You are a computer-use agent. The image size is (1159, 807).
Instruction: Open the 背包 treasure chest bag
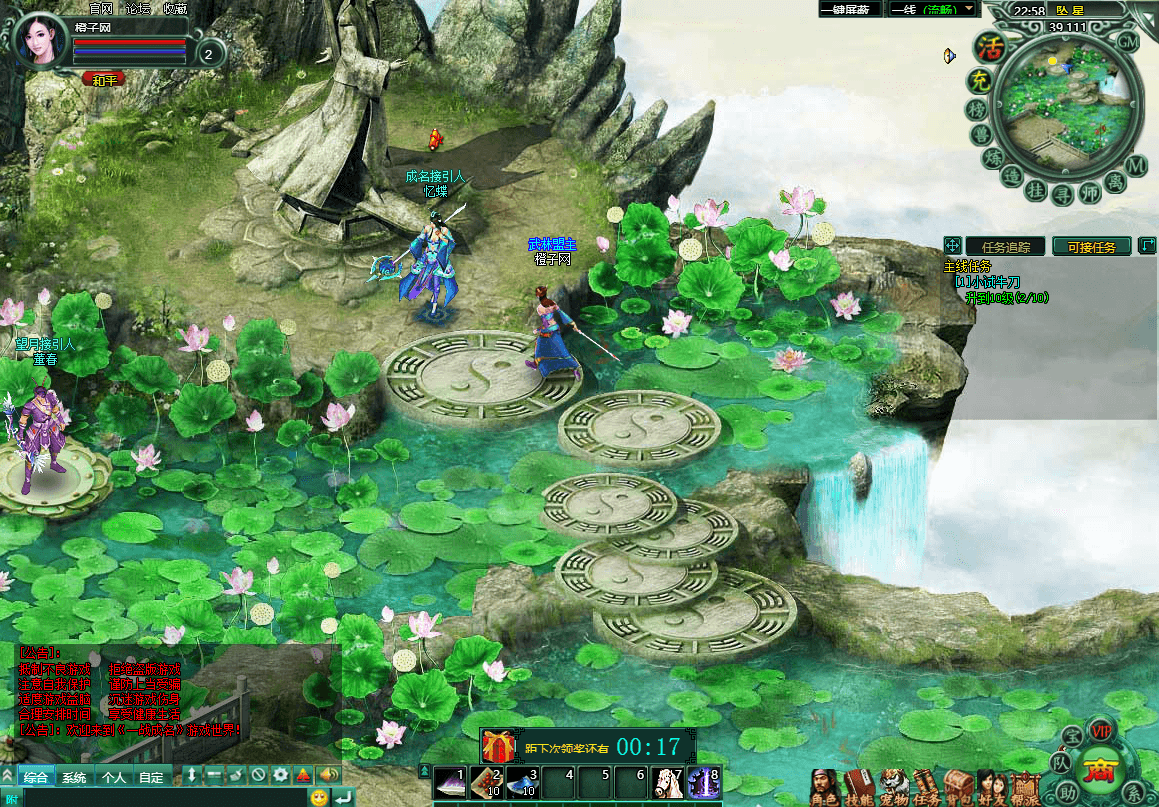pyautogui.click(x=958, y=788)
